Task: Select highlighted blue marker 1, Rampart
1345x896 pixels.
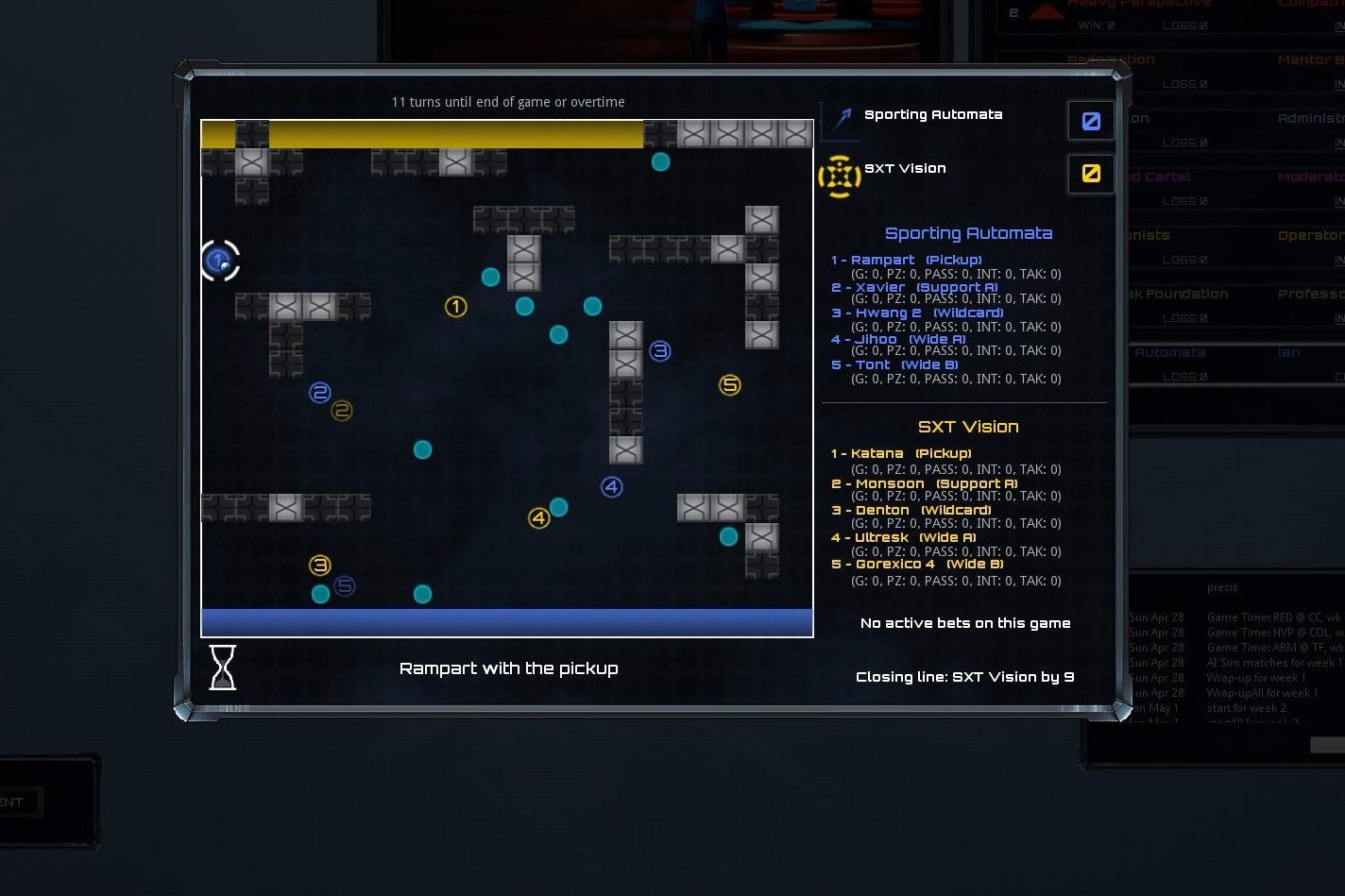Action: pyautogui.click(x=219, y=259)
